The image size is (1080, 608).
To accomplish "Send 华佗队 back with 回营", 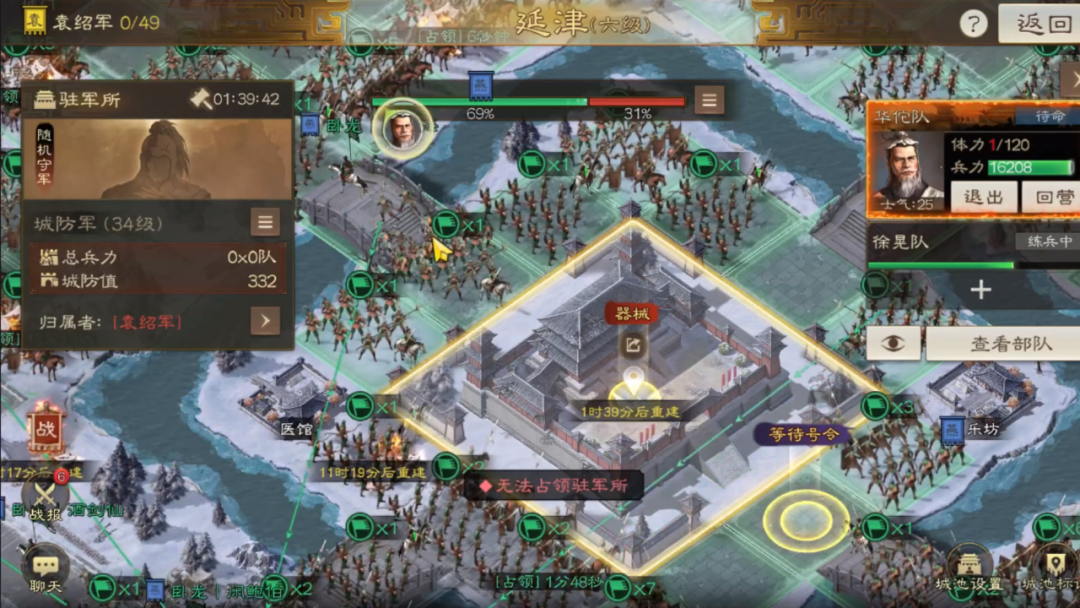I will tap(1048, 197).
